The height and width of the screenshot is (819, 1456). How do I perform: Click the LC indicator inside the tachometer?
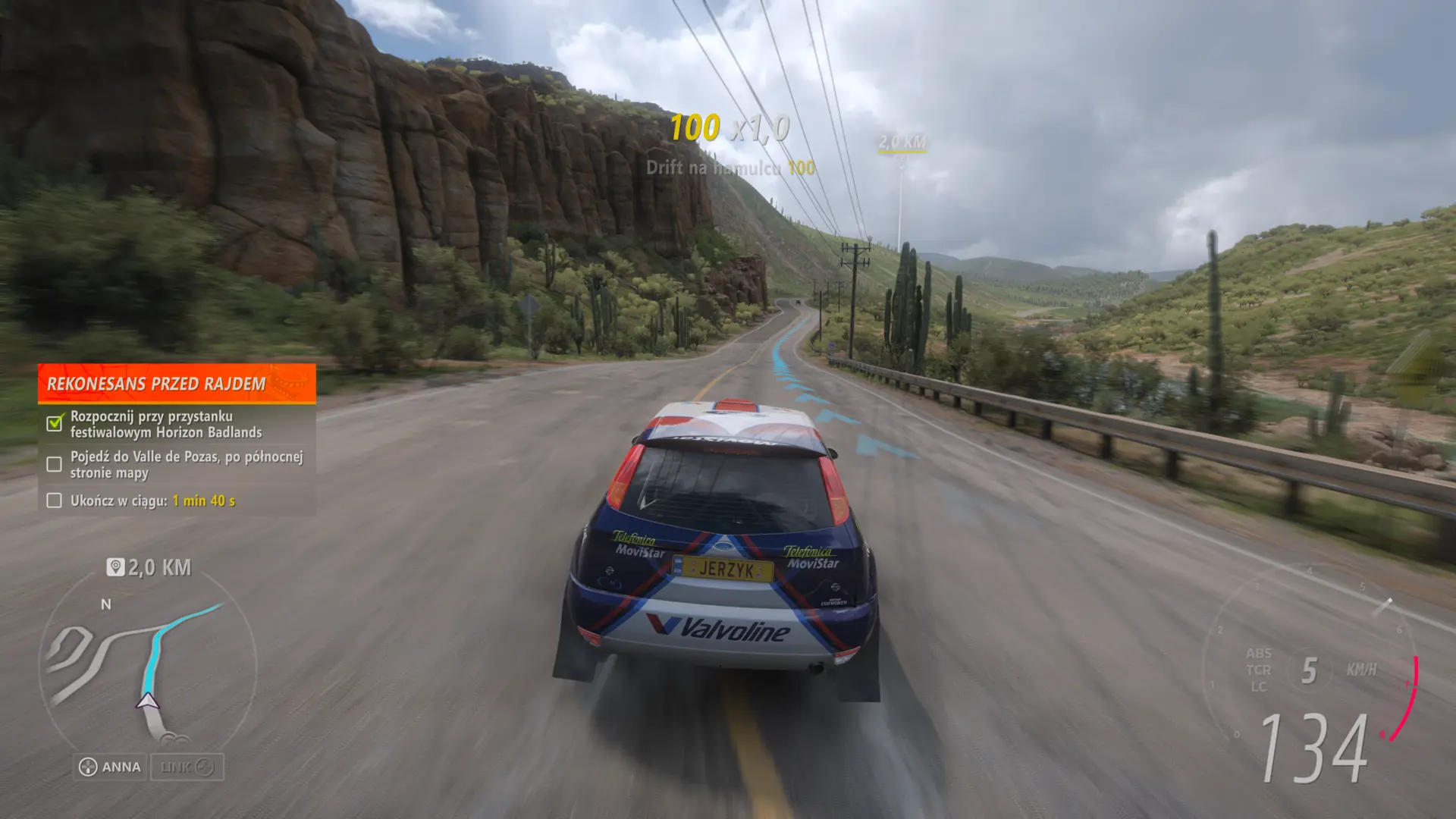click(x=1257, y=687)
